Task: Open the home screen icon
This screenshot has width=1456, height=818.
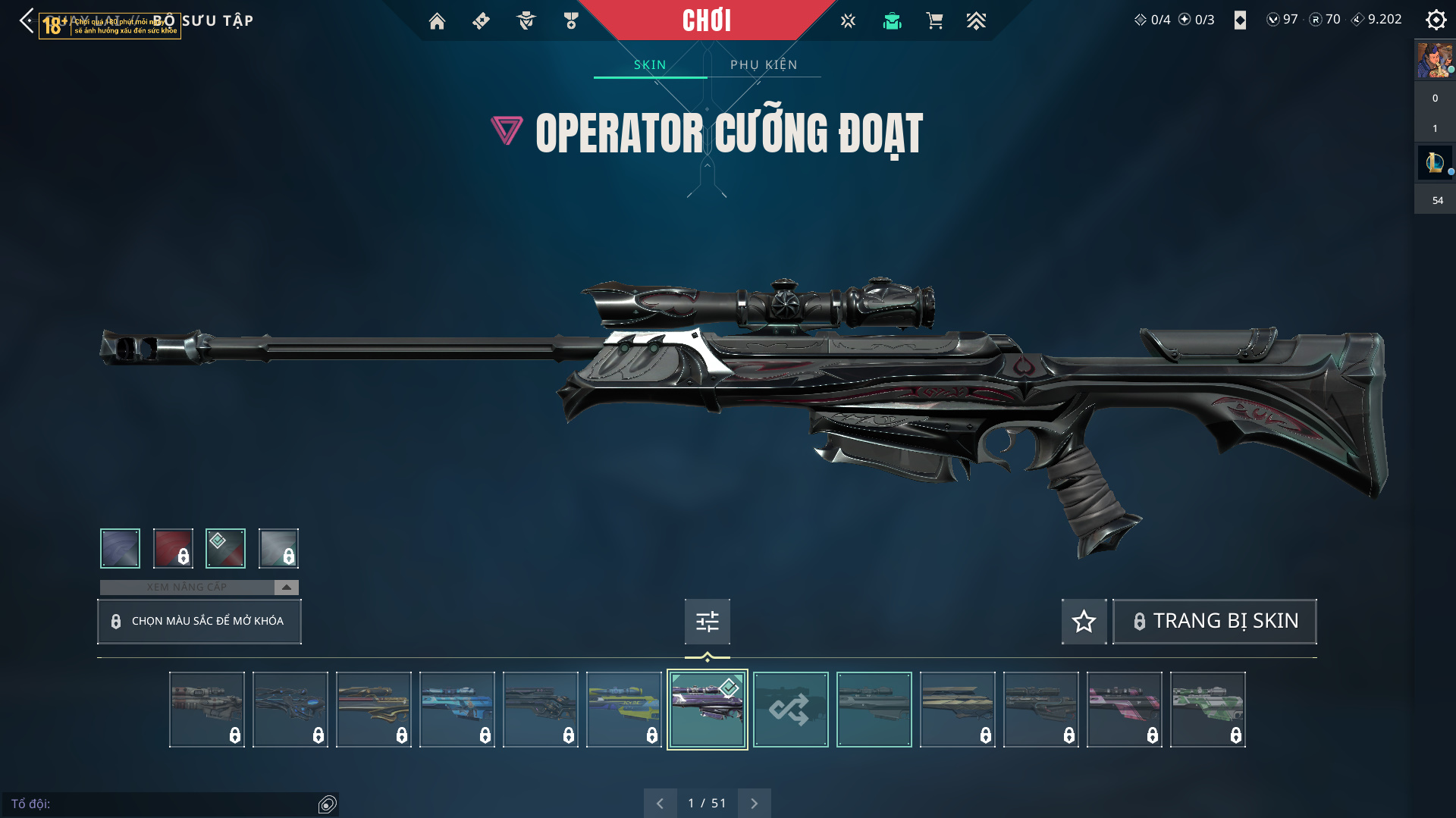Action: point(437,21)
